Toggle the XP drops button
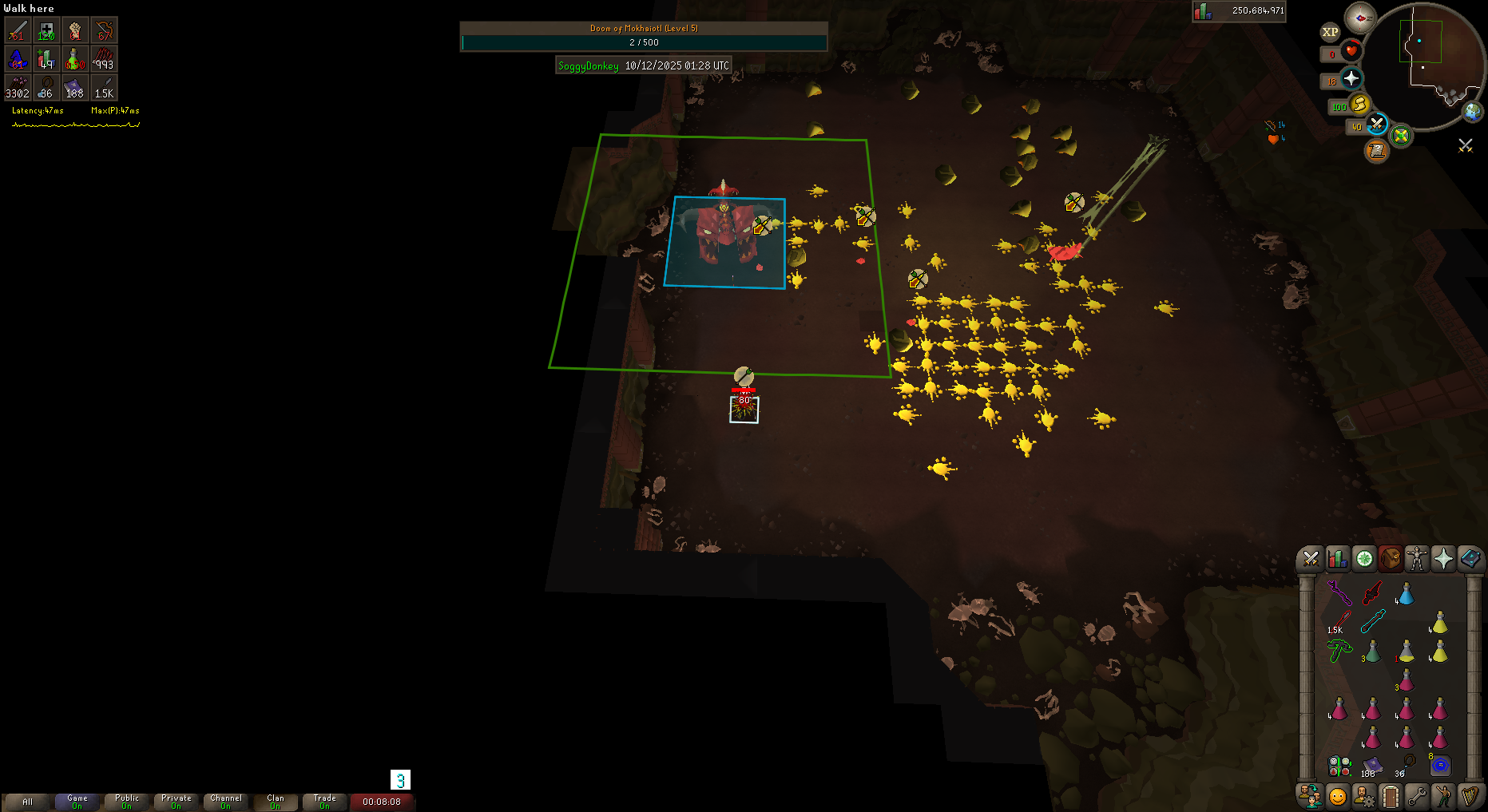The height and width of the screenshot is (812, 1488). (1330, 32)
